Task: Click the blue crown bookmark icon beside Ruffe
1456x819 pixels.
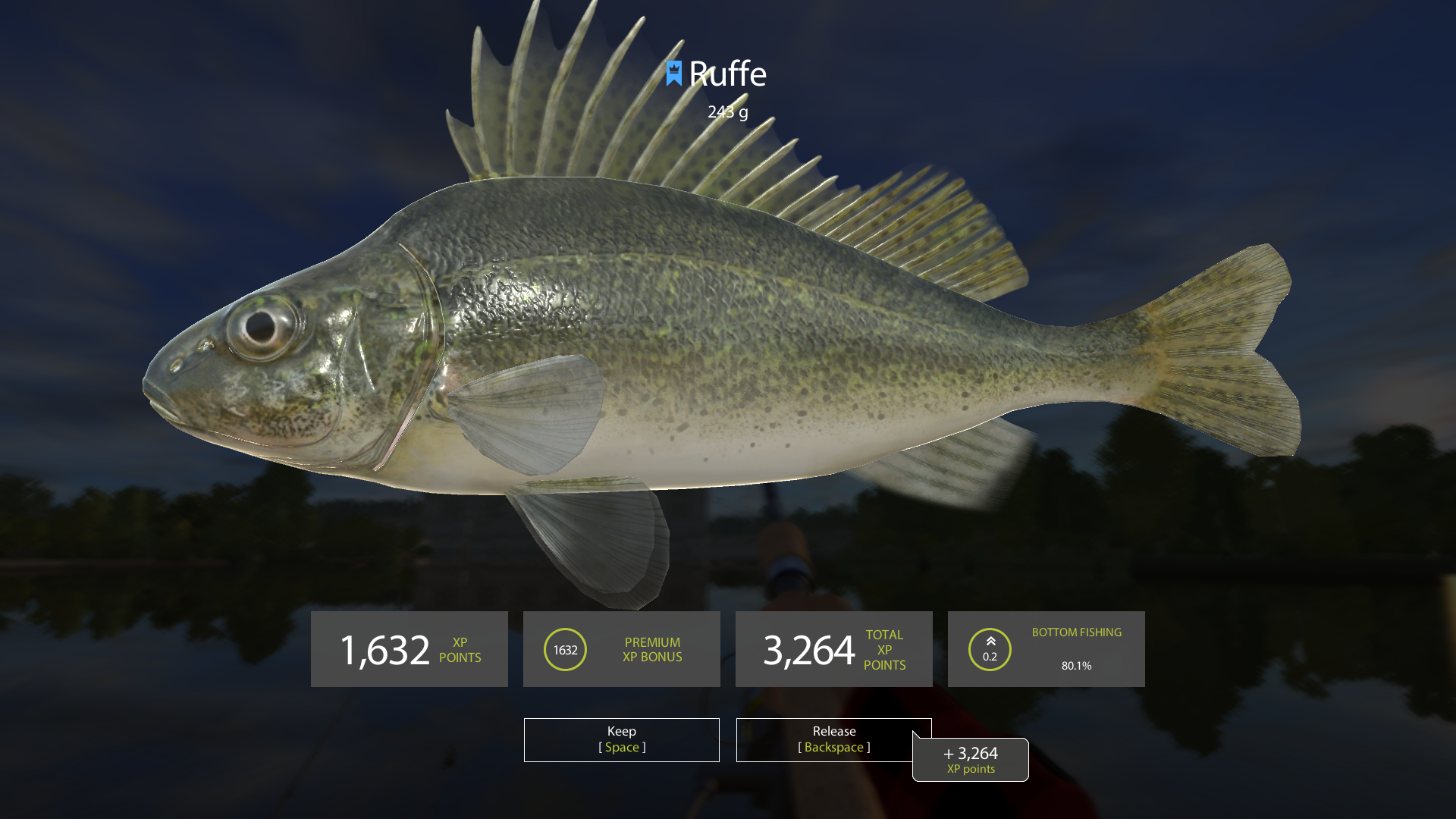Action: point(673,74)
